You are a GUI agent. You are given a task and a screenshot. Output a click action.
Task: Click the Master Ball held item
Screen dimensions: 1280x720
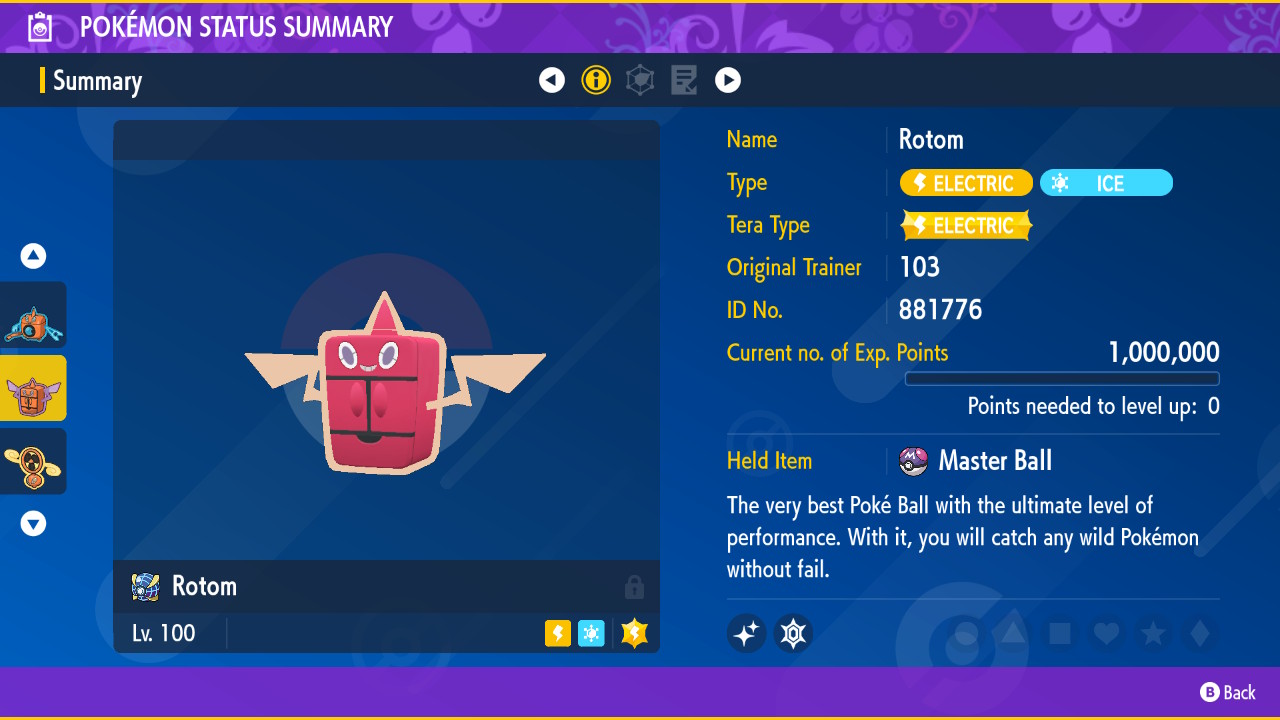click(x=975, y=461)
